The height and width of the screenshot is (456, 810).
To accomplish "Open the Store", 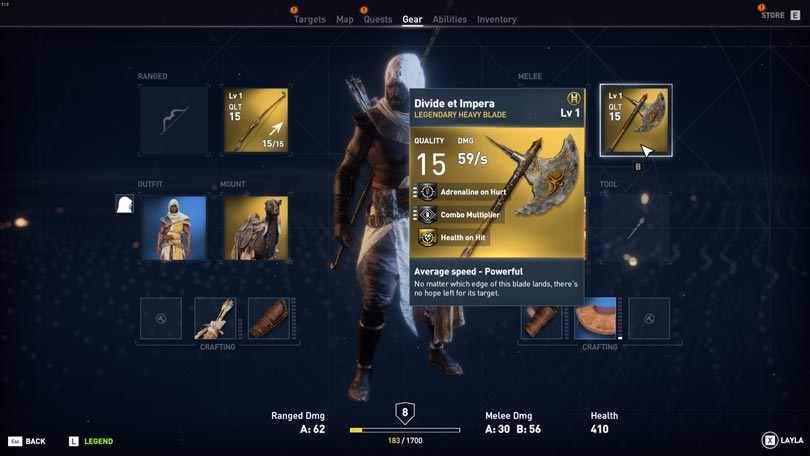I will [x=780, y=15].
